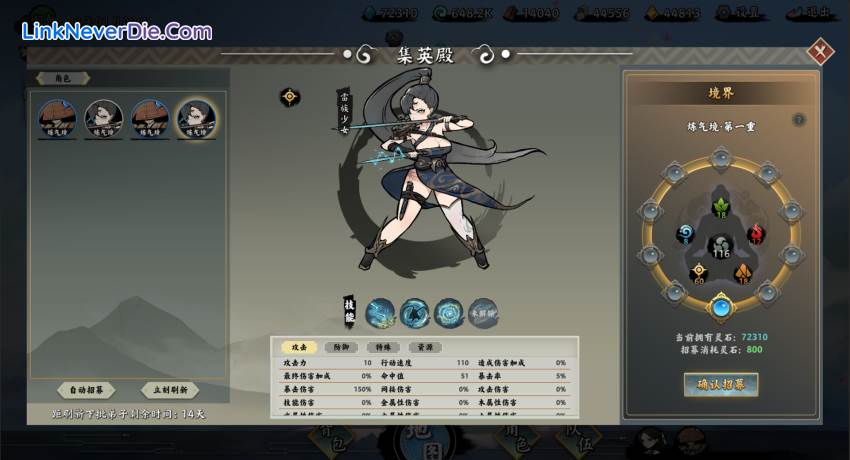Select the red fire element icon

click(755, 234)
